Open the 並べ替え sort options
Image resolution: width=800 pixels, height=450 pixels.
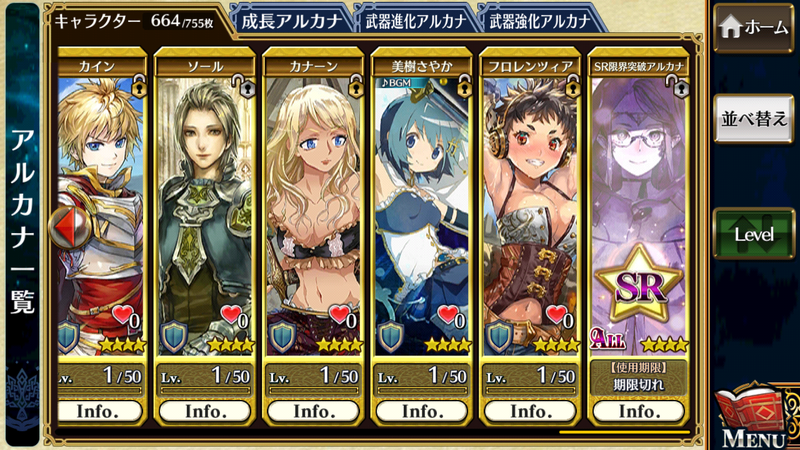click(752, 120)
